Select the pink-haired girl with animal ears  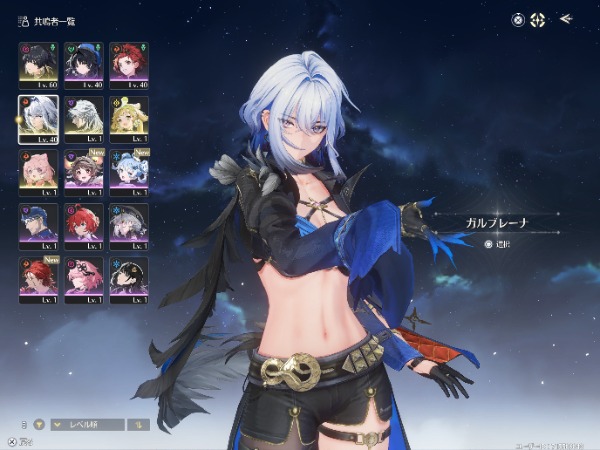pos(38,170)
